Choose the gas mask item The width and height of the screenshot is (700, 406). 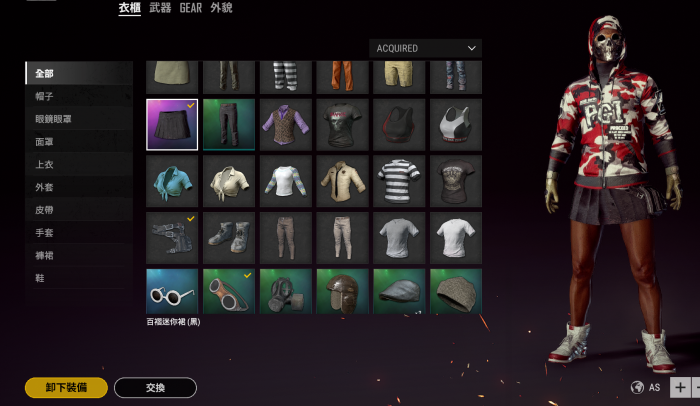click(x=286, y=293)
